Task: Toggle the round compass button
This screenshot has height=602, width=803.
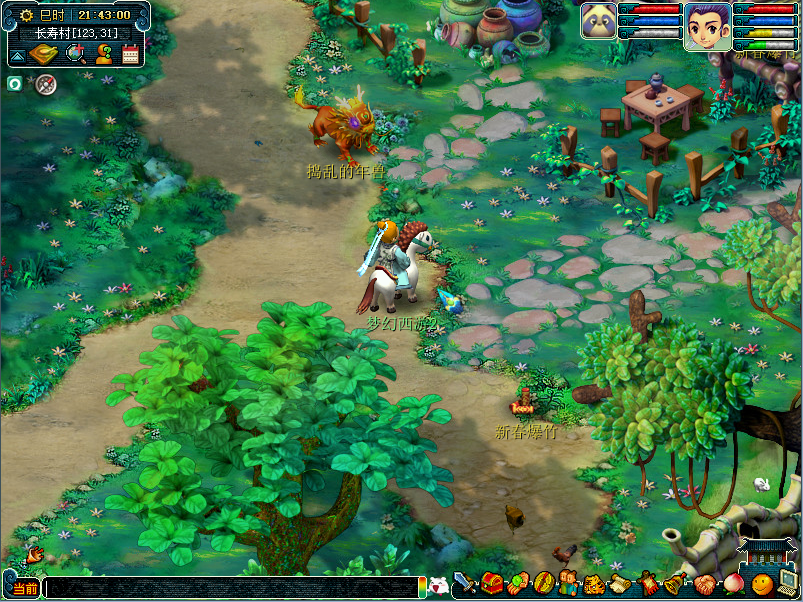Action: click(45, 84)
